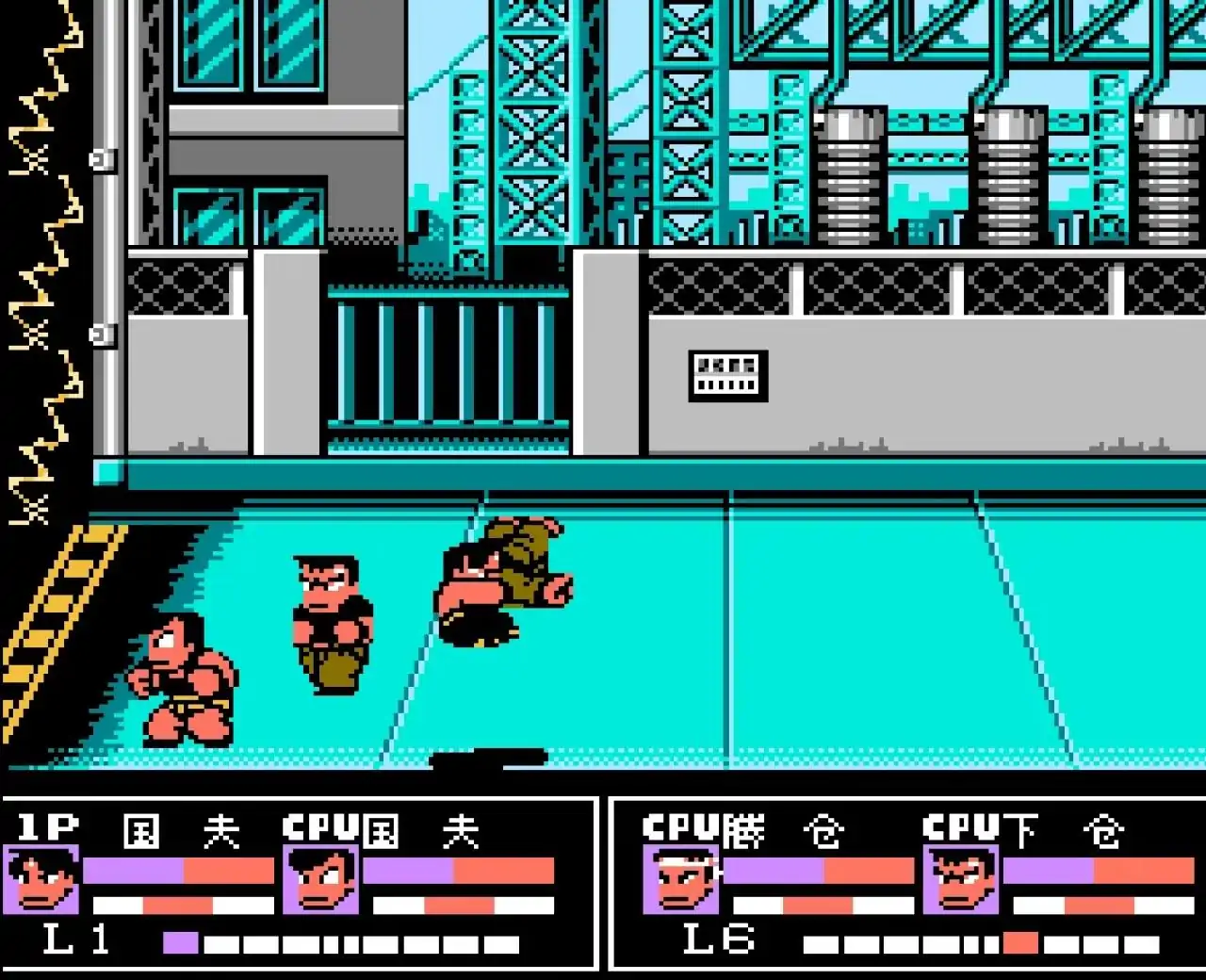The height and width of the screenshot is (980, 1206).
Task: Select the CPU 下仓 fighter portrait
Action: coord(961,881)
